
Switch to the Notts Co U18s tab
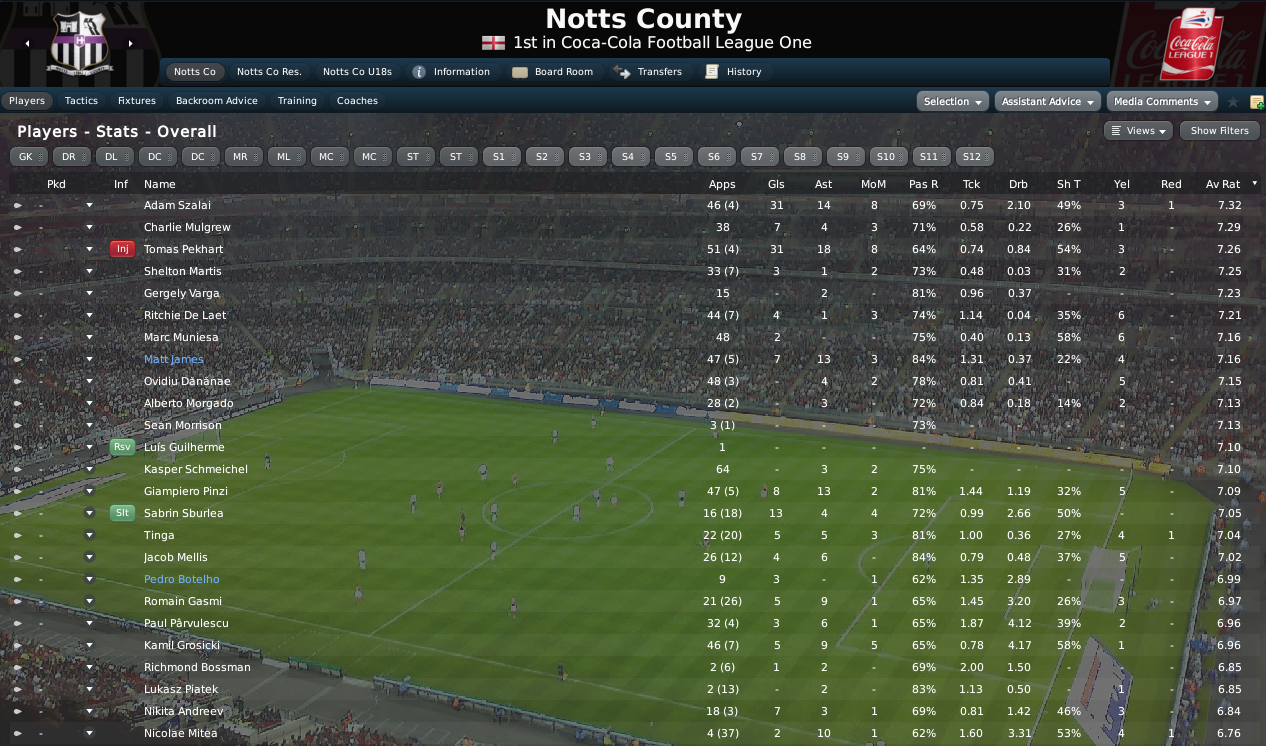(x=357, y=72)
